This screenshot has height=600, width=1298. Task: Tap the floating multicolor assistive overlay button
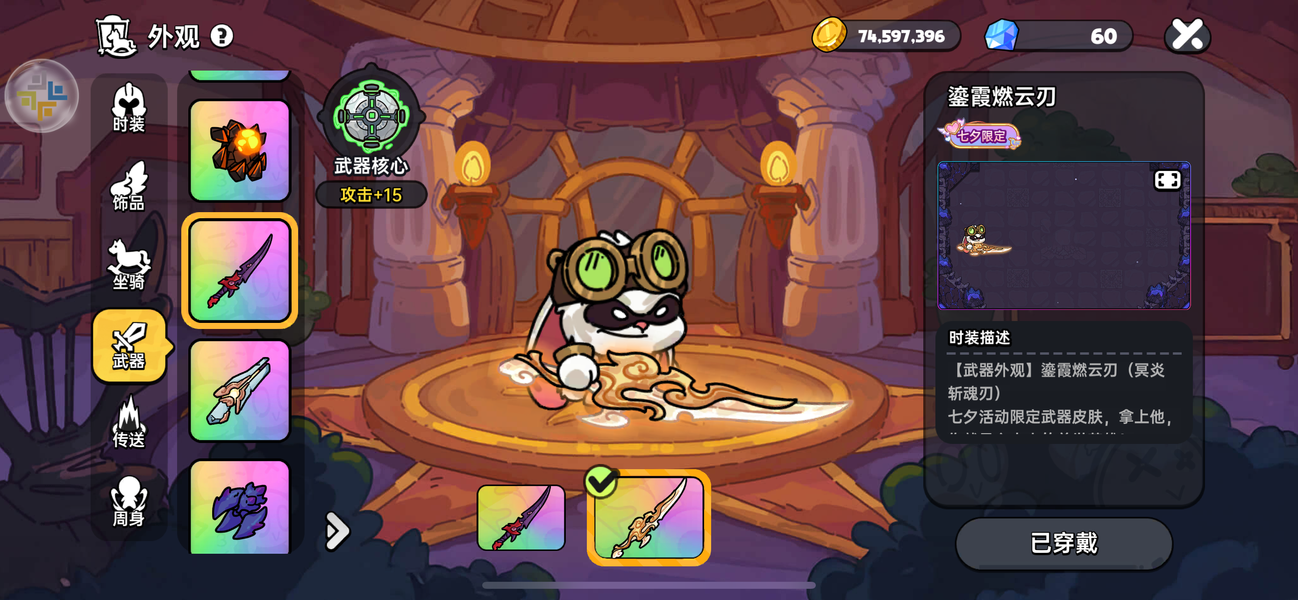point(42,96)
